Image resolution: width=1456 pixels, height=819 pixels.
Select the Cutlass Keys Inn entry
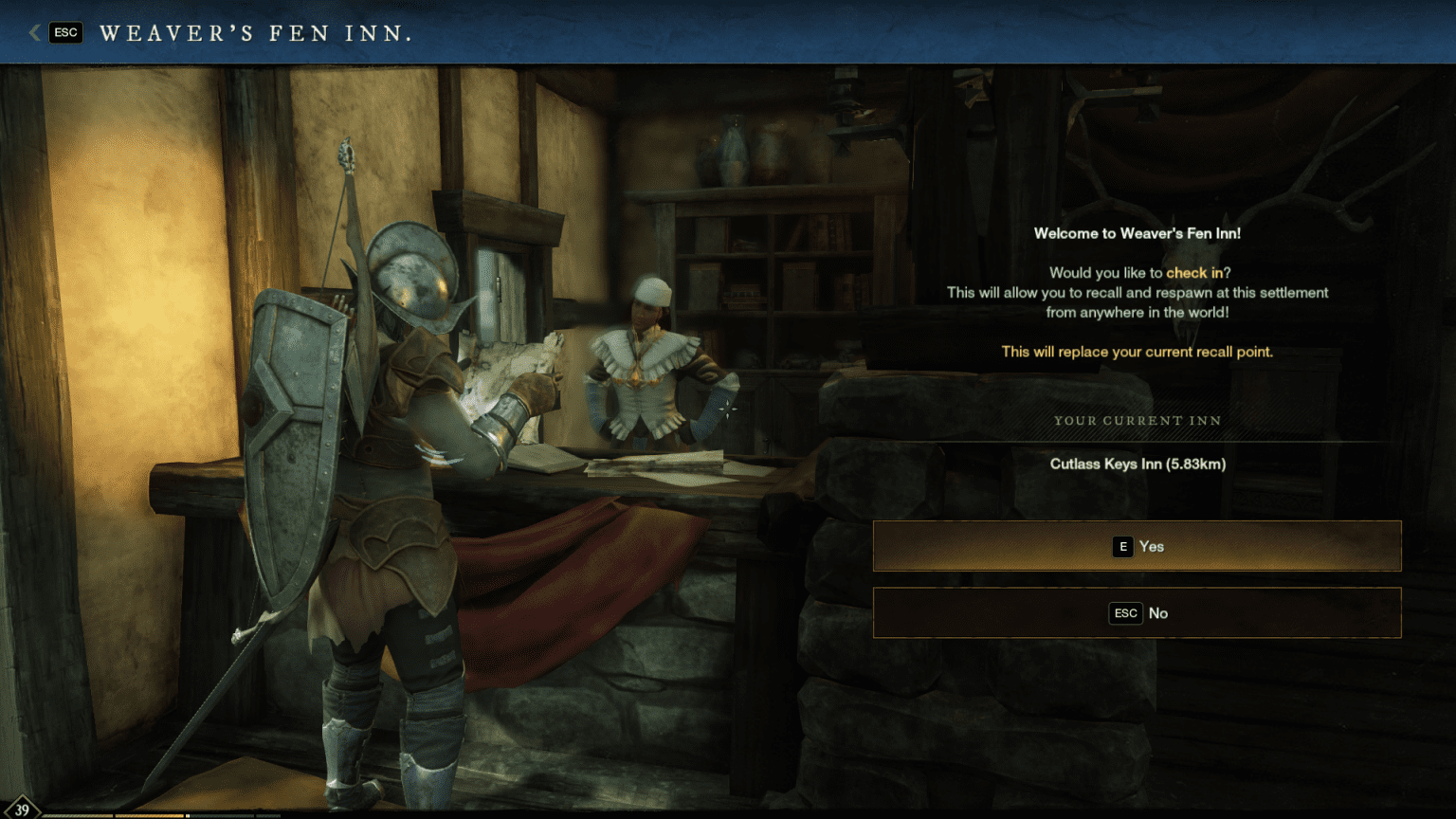(x=1137, y=464)
